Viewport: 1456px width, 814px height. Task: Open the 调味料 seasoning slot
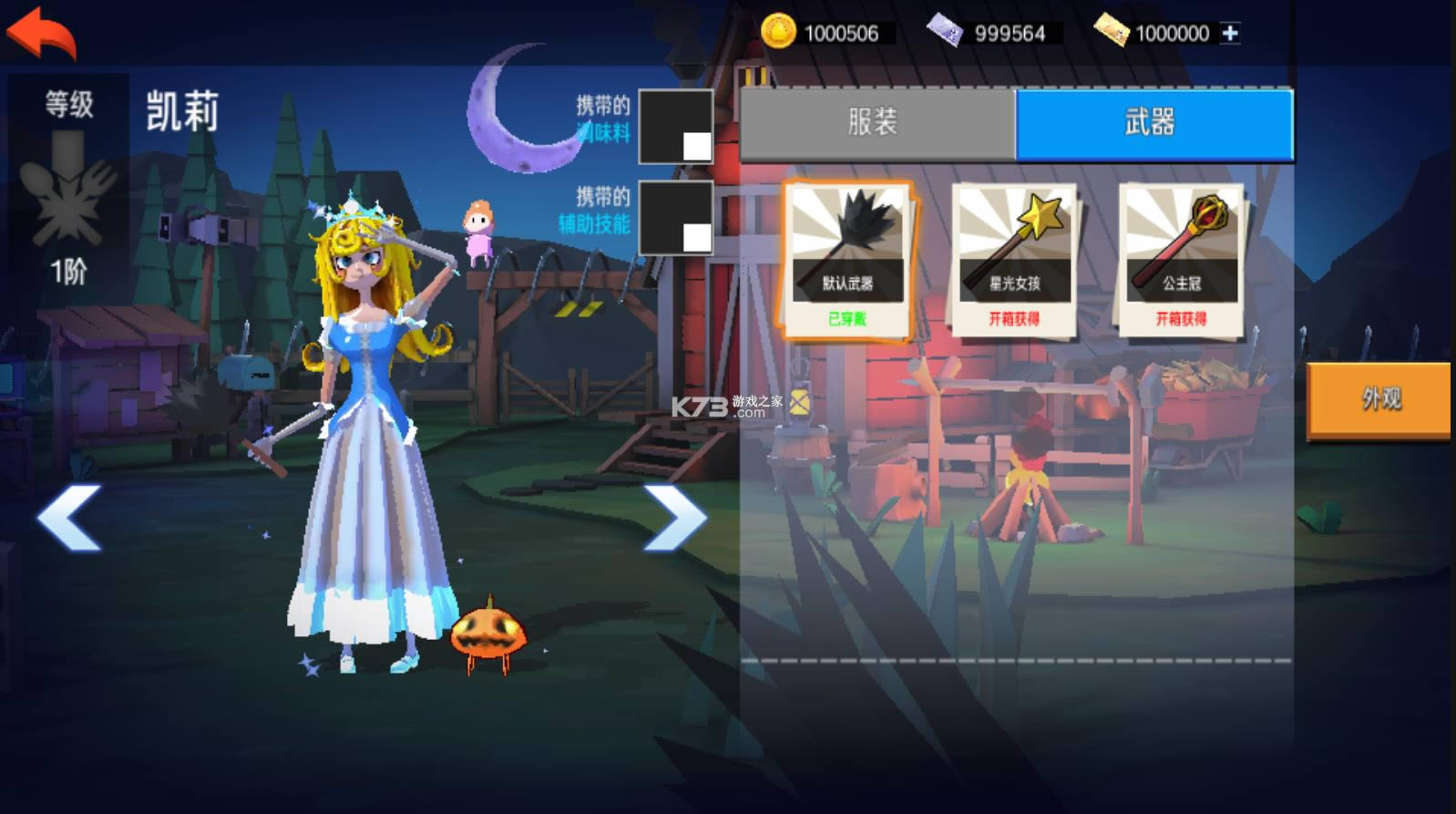[x=675, y=128]
